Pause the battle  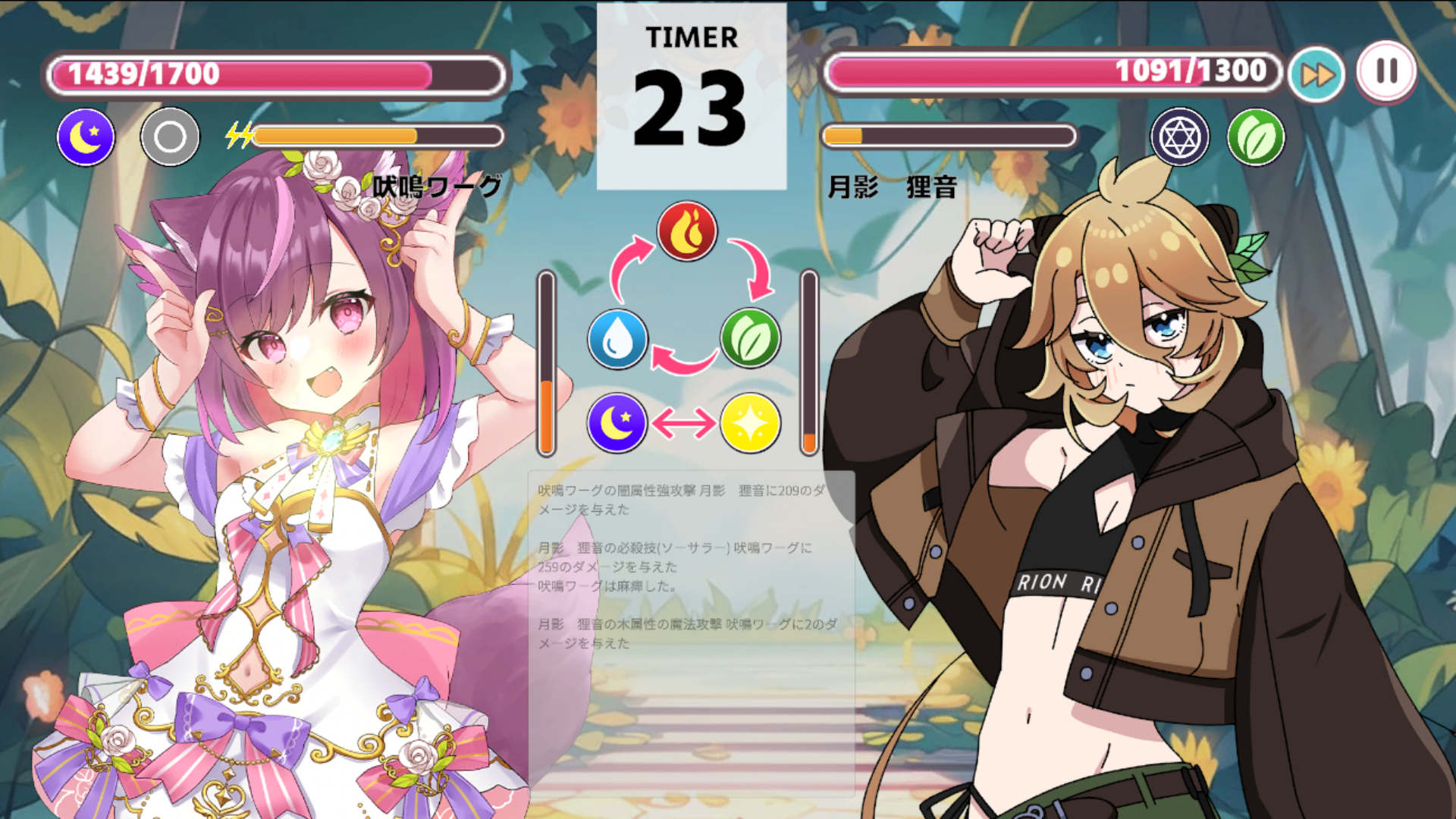1386,71
